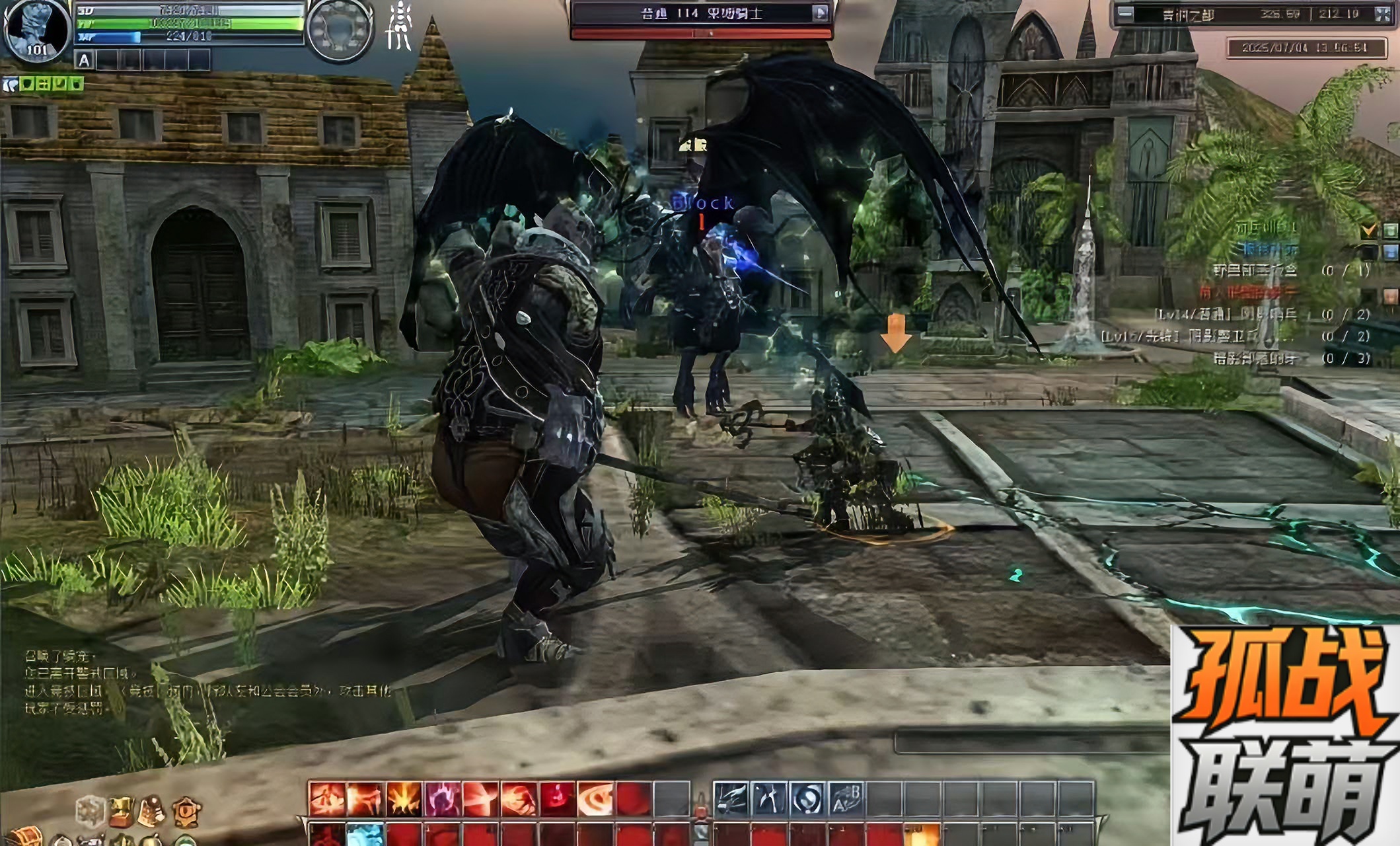Use the yellow explosion burst skill
The height and width of the screenshot is (846, 1400).
click(x=404, y=798)
